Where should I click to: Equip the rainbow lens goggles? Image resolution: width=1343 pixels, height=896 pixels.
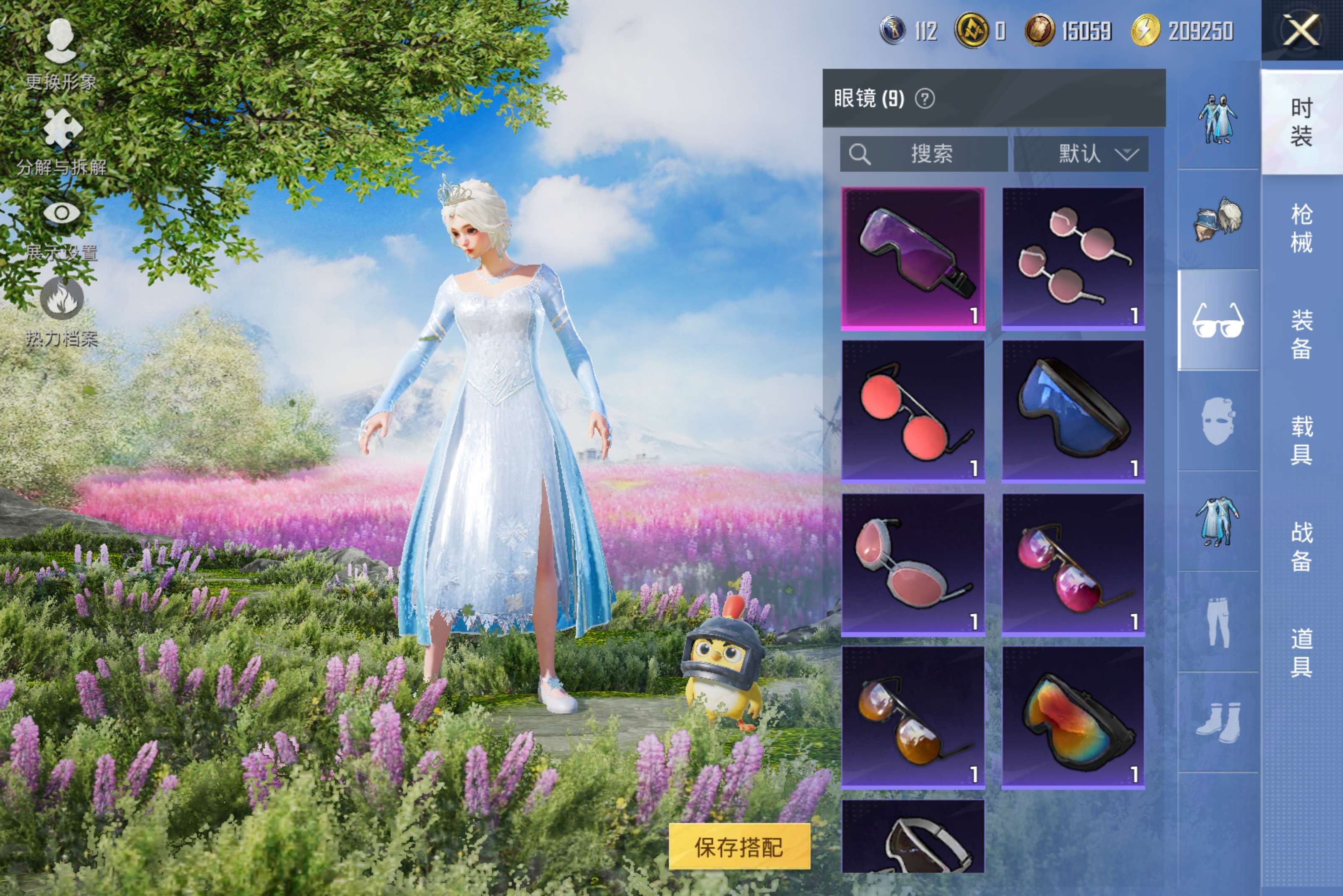pyautogui.click(x=1073, y=718)
